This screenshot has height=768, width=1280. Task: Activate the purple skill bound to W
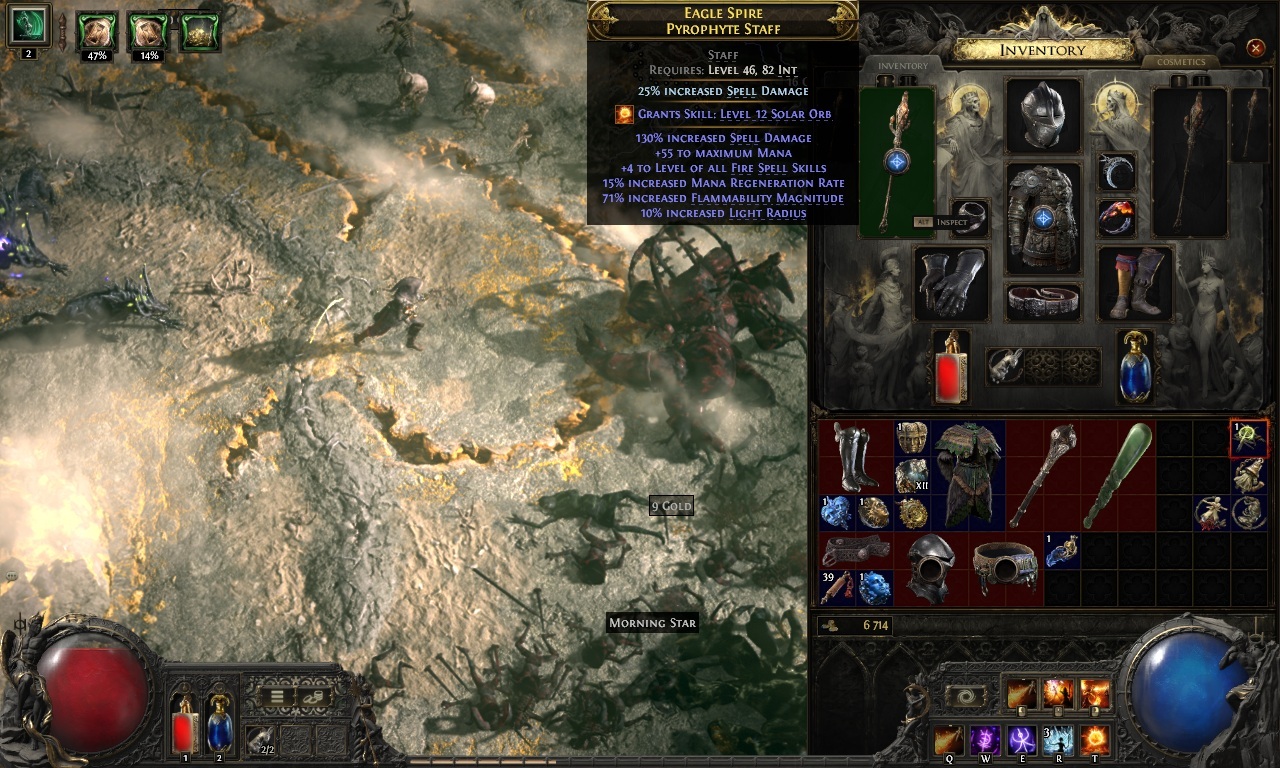[985, 740]
